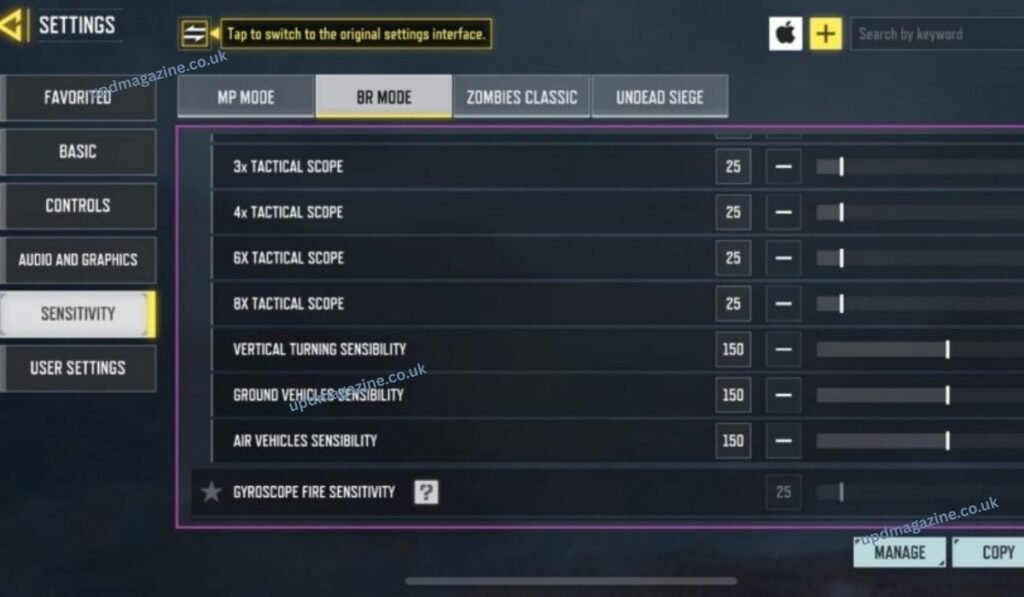Go back using the yellow arrow
Image resolution: width=1024 pixels, height=597 pixels.
pos(14,25)
